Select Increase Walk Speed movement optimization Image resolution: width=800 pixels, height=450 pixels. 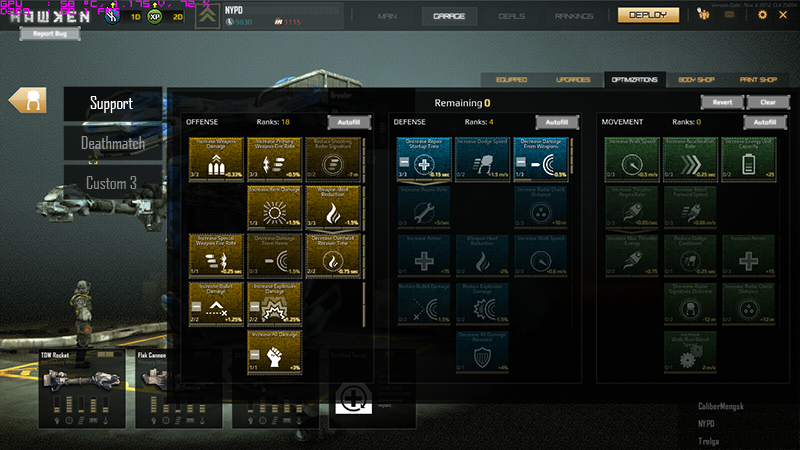click(x=631, y=160)
